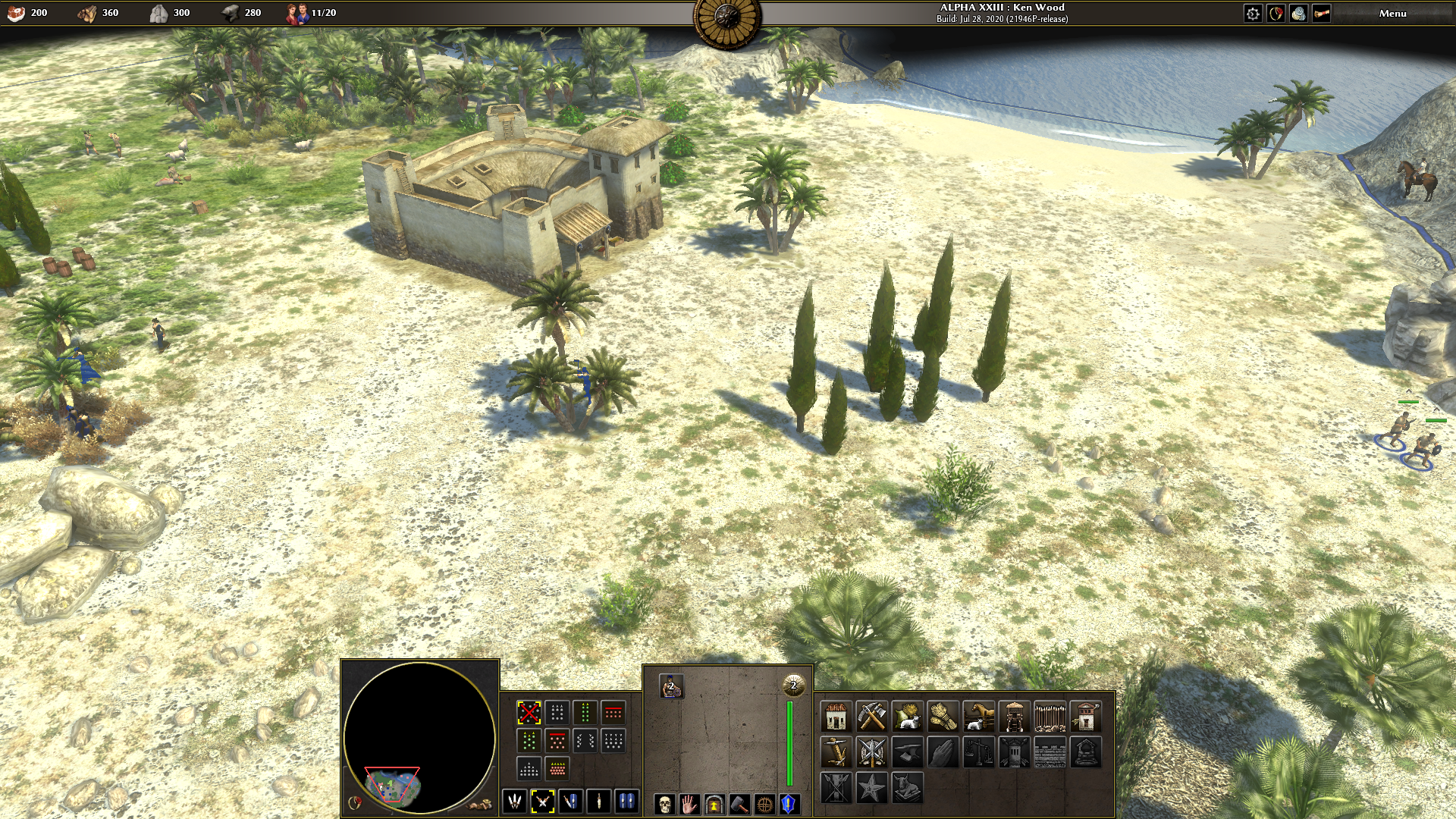Select the Temple icon with praying hands
The image size is (1456, 819).
pos(944,752)
